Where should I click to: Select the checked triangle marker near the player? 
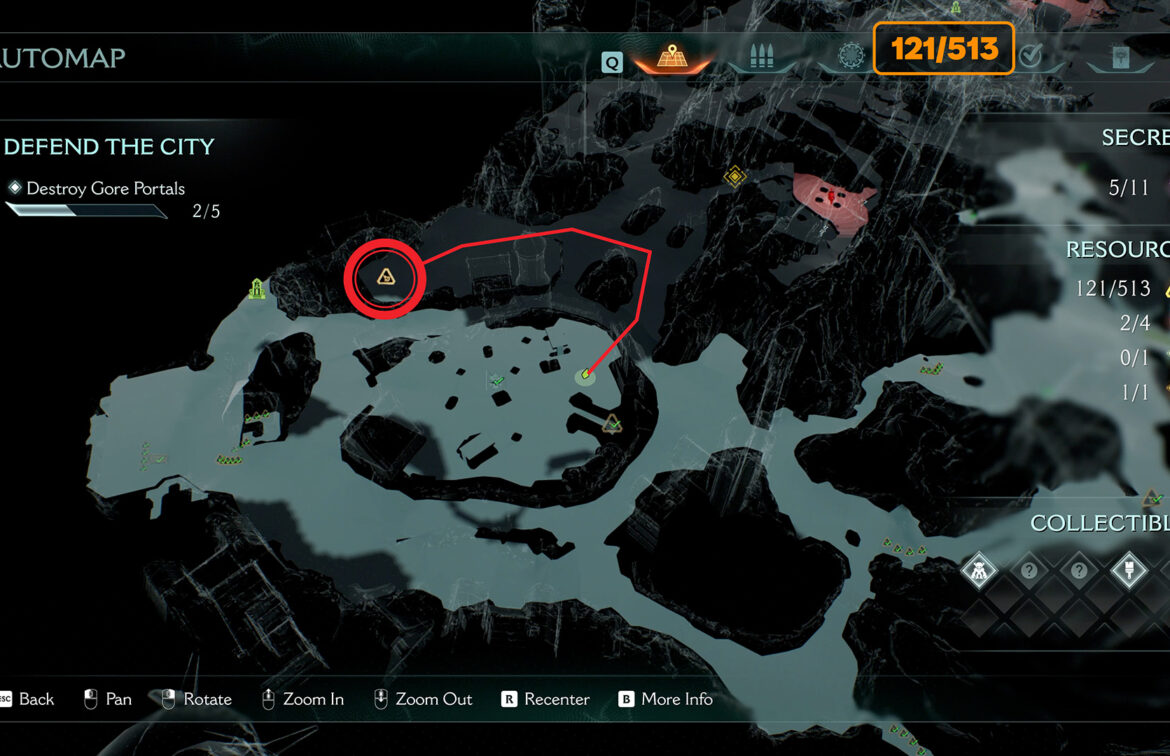pos(612,424)
